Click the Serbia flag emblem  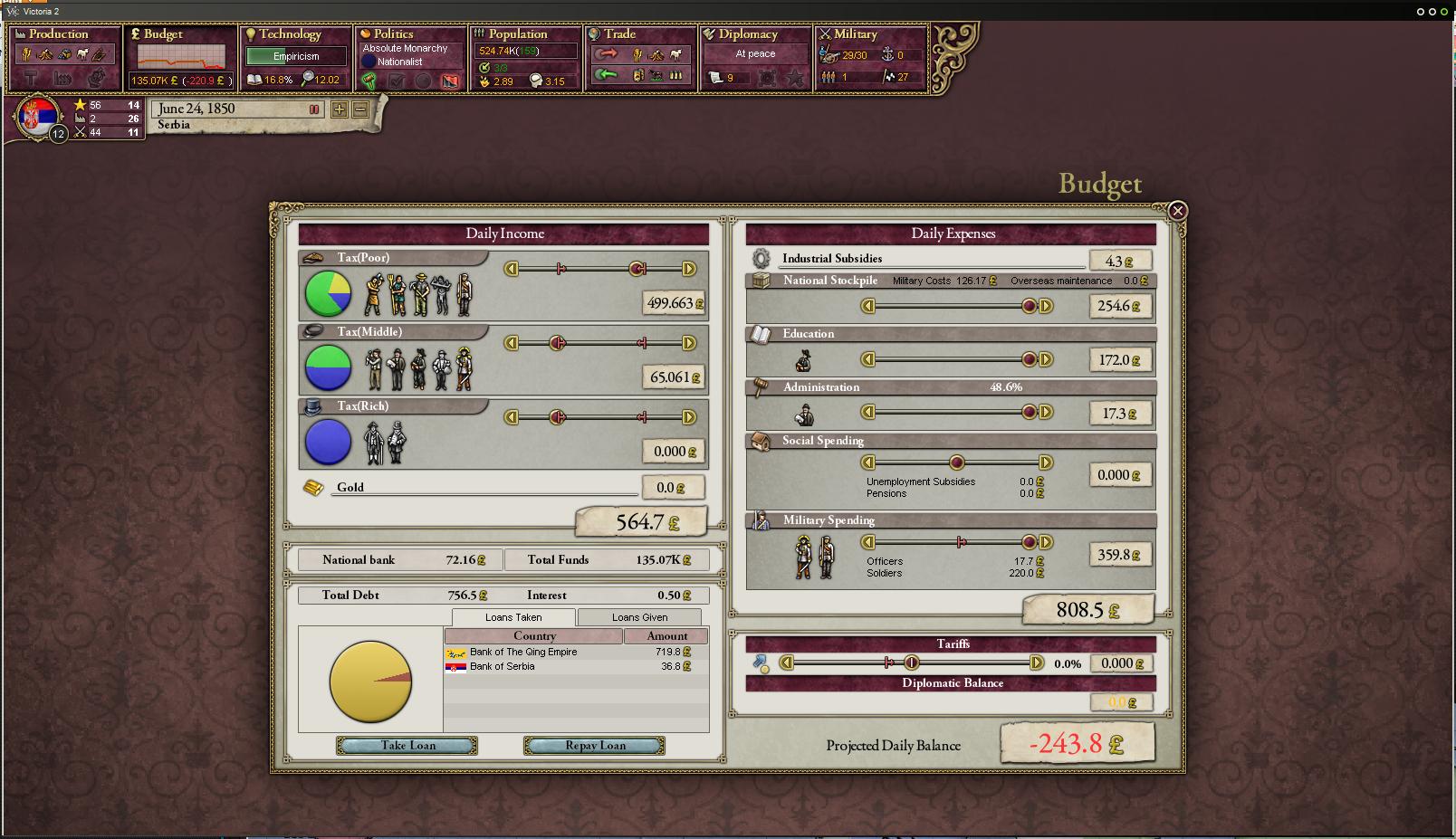pyautogui.click(x=38, y=118)
